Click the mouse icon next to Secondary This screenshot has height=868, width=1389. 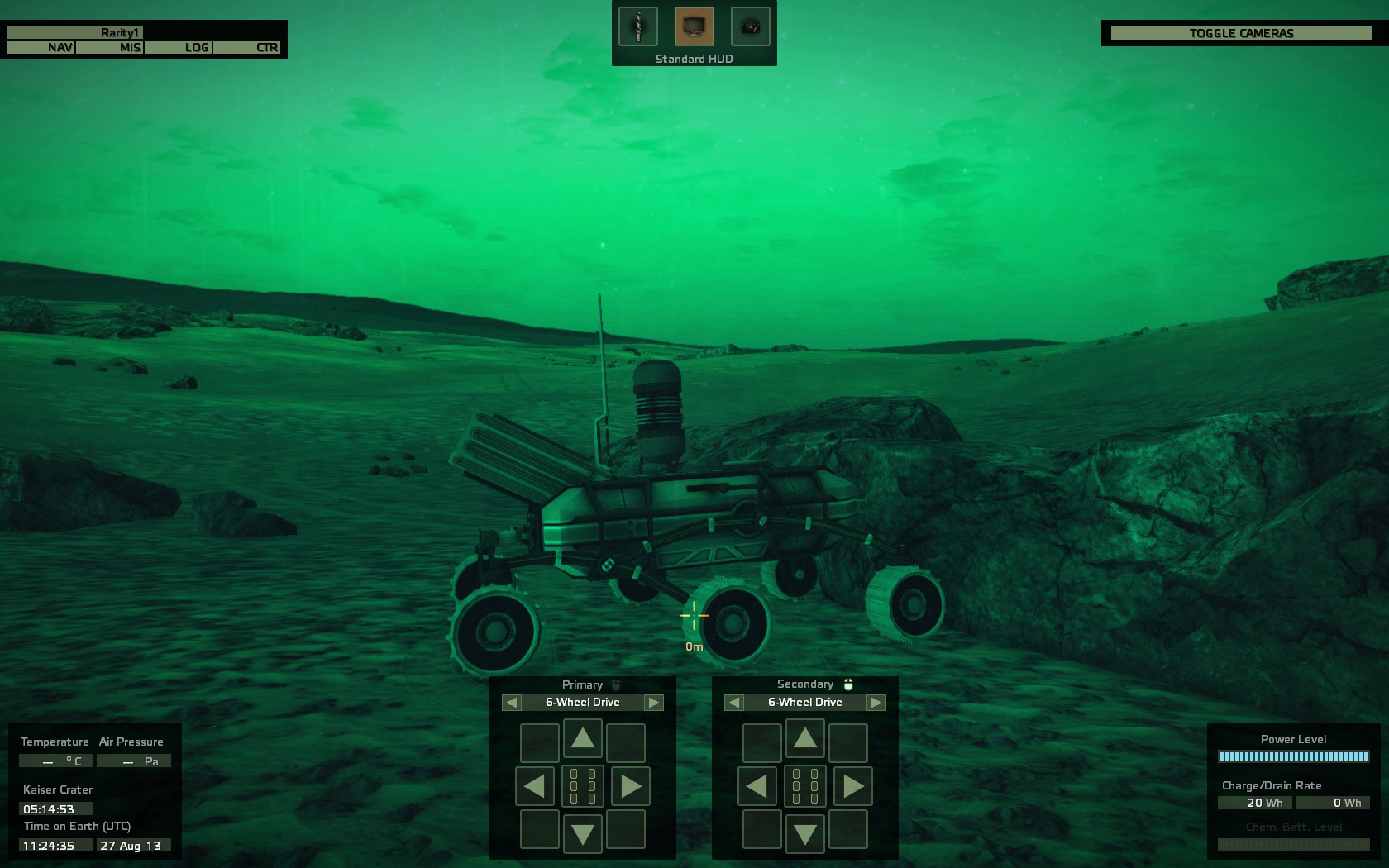pos(849,684)
